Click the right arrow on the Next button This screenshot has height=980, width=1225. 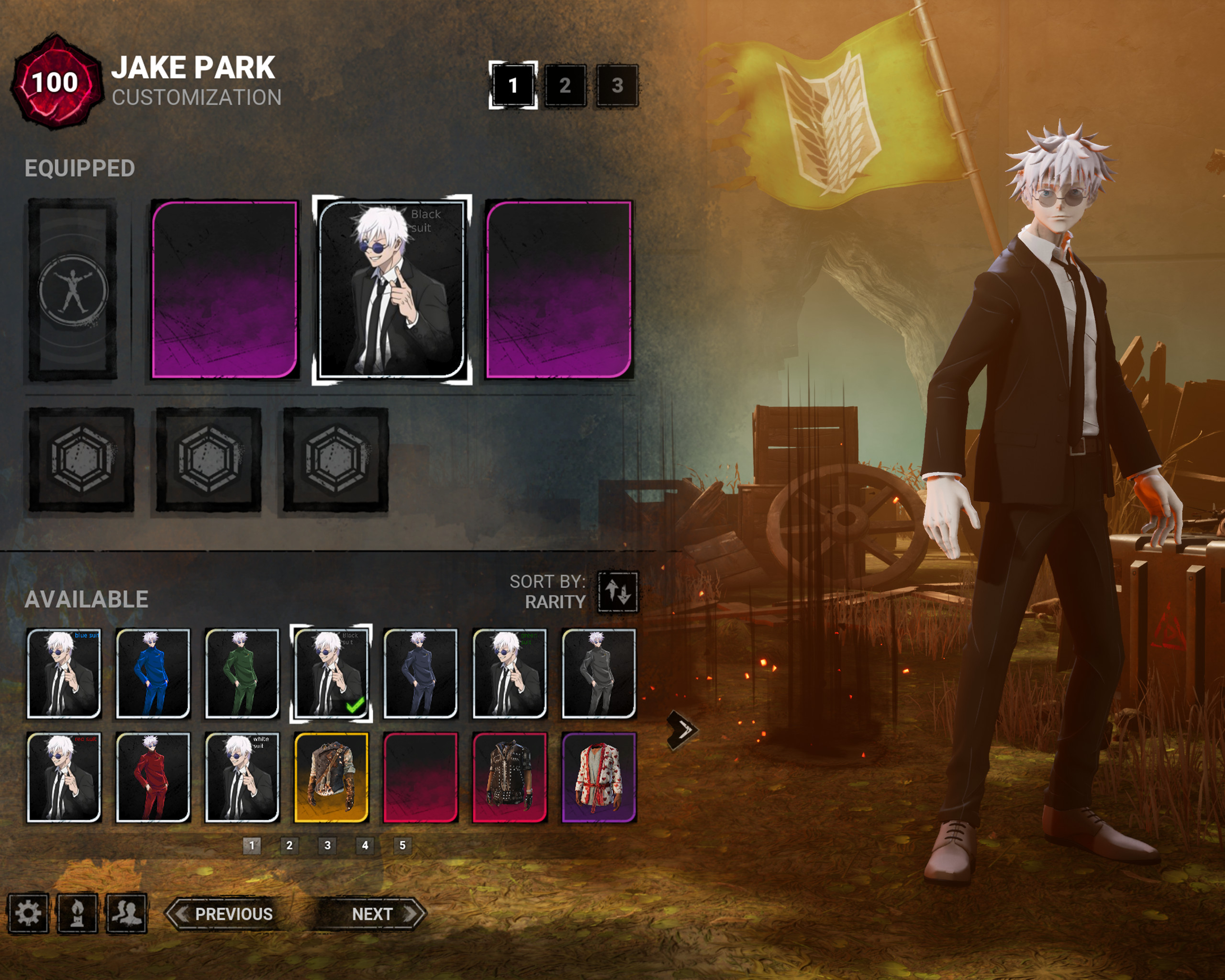coord(410,914)
